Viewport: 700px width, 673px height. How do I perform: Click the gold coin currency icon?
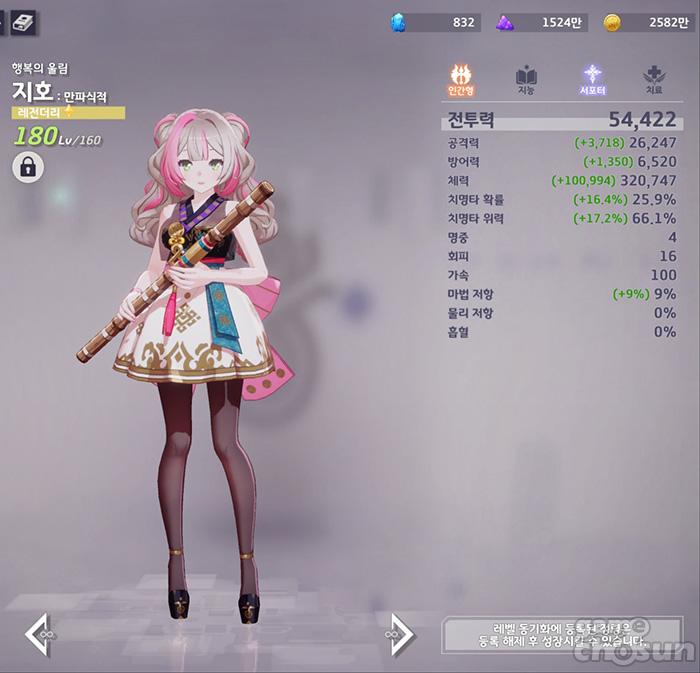click(612, 22)
